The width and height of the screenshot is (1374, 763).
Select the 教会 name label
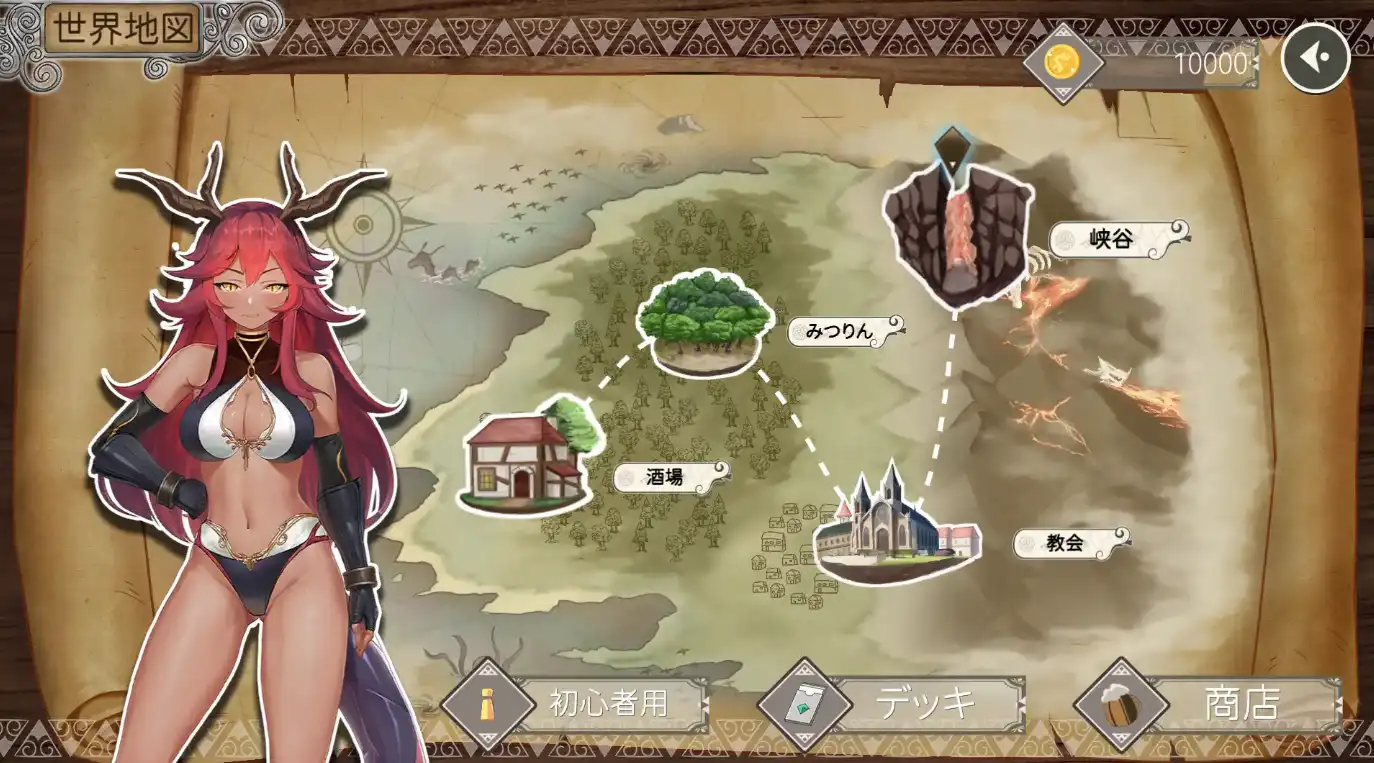pyautogui.click(x=1067, y=543)
